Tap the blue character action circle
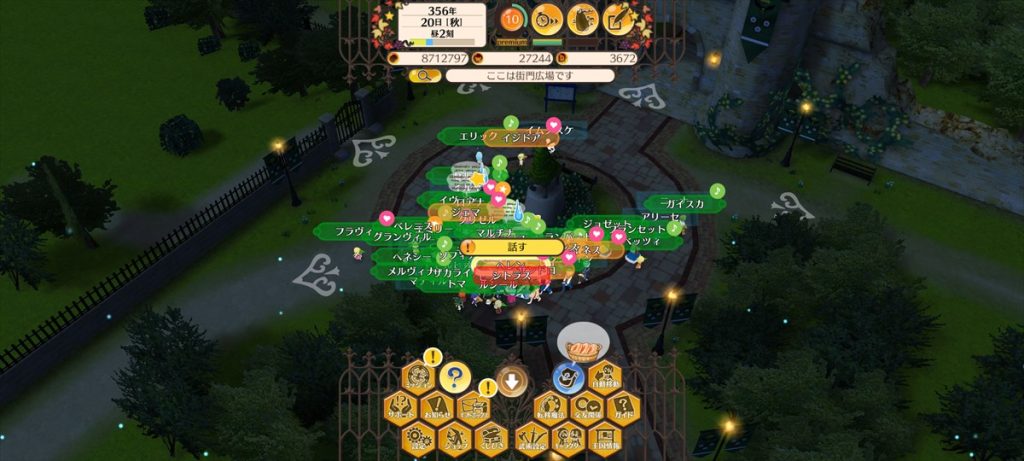The width and height of the screenshot is (1024, 461). [x=568, y=378]
